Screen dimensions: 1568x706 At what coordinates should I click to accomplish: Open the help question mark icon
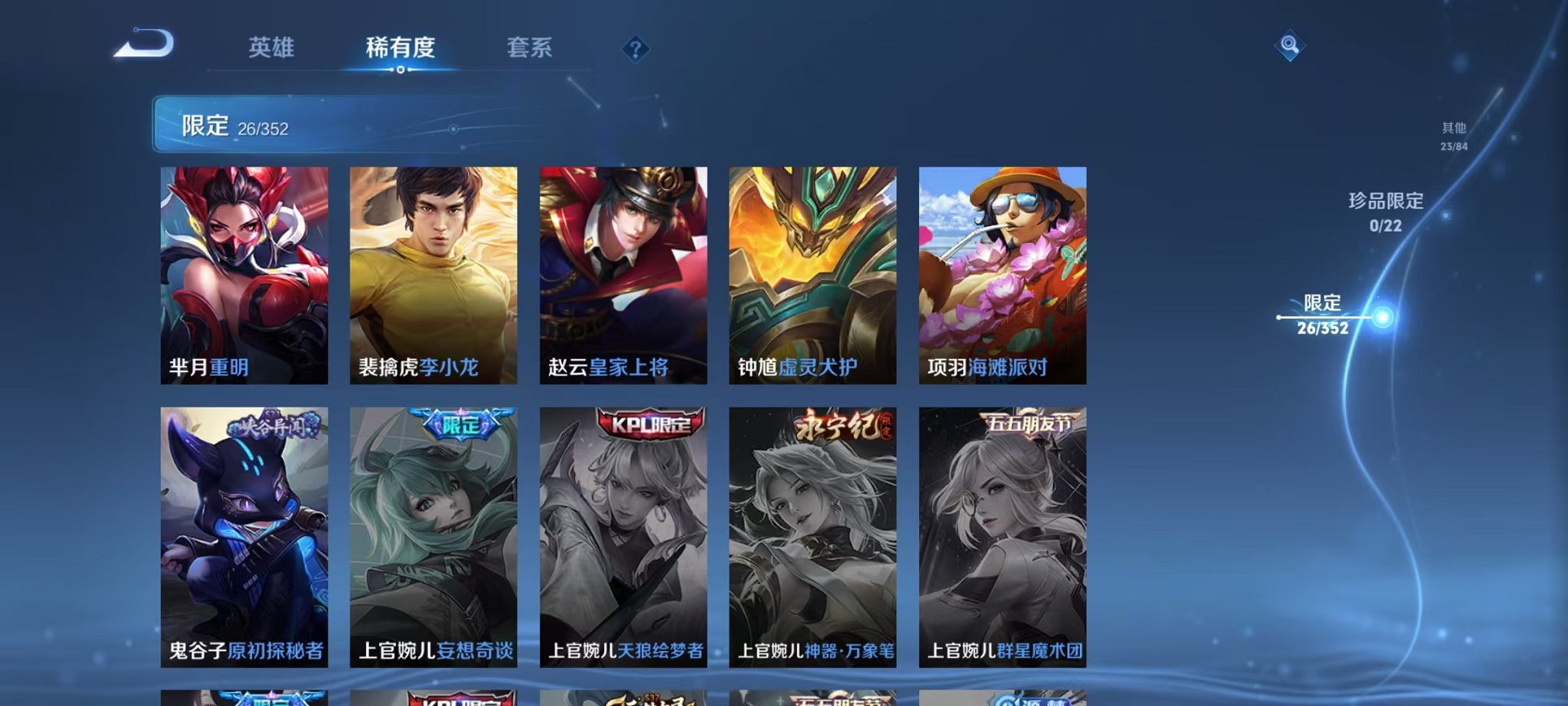tap(635, 51)
